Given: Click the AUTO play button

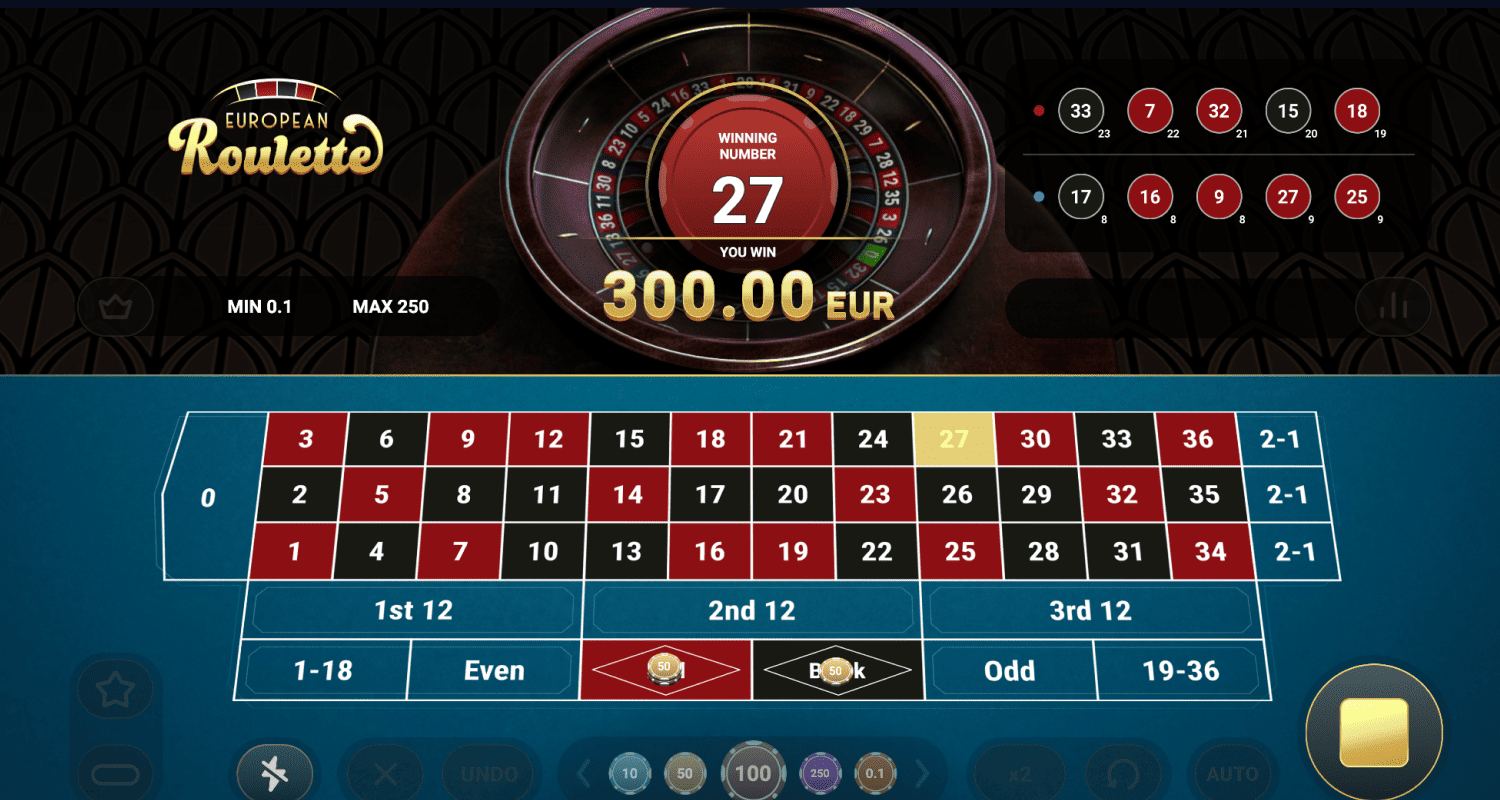Looking at the screenshot, I should [x=1232, y=773].
